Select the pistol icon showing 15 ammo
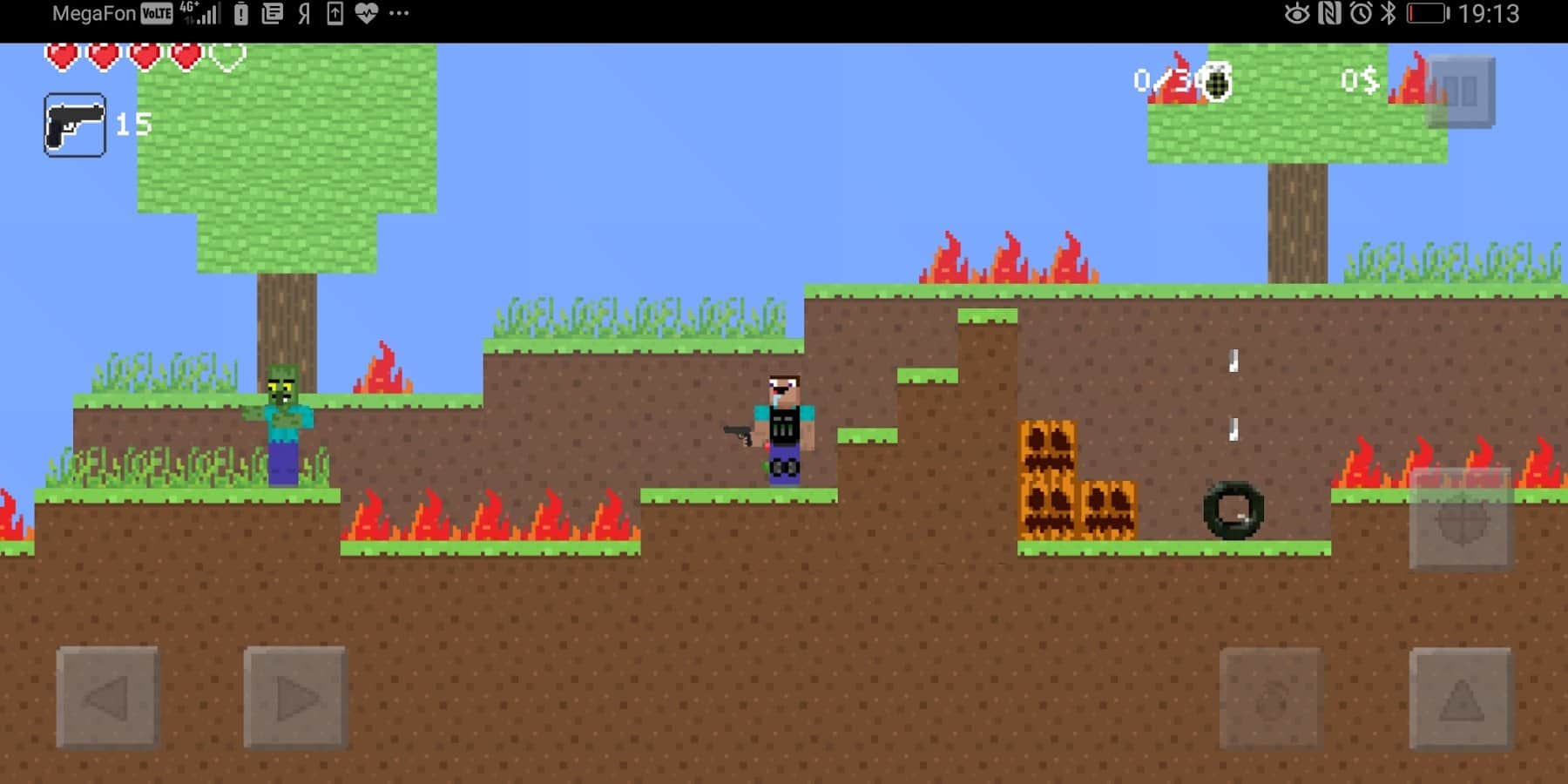The height and width of the screenshot is (784, 1568). point(75,124)
